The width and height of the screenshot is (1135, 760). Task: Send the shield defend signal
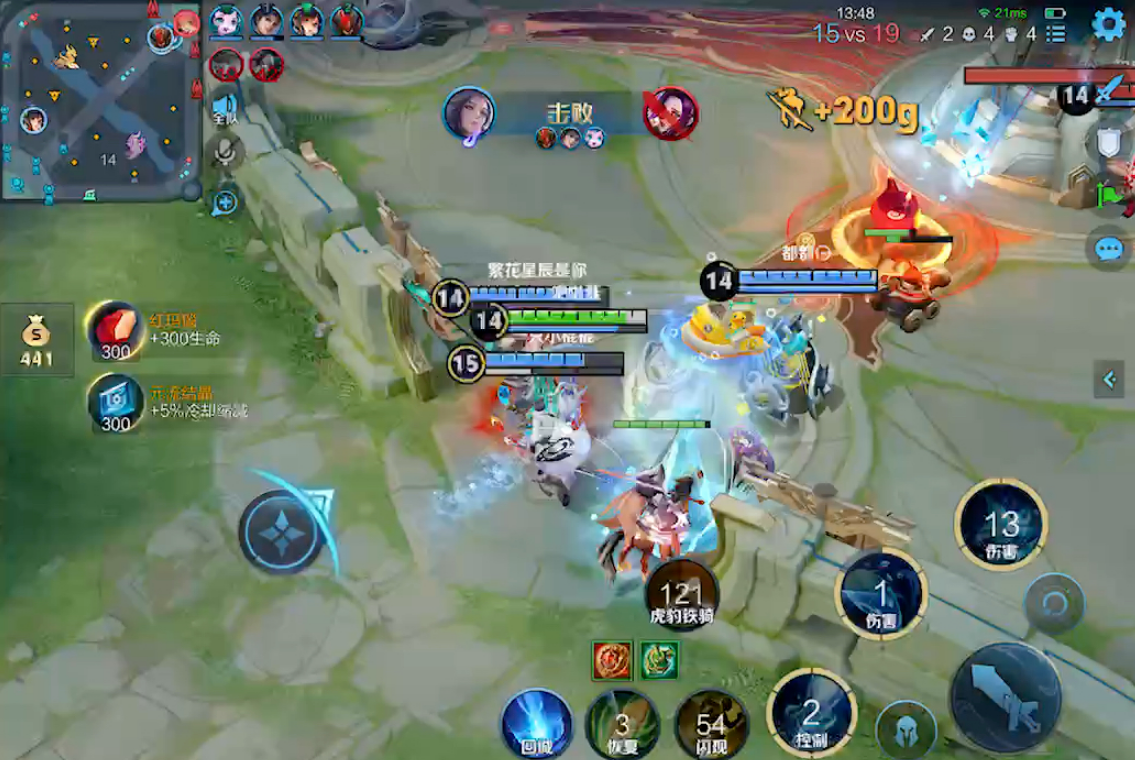pyautogui.click(x=1110, y=145)
